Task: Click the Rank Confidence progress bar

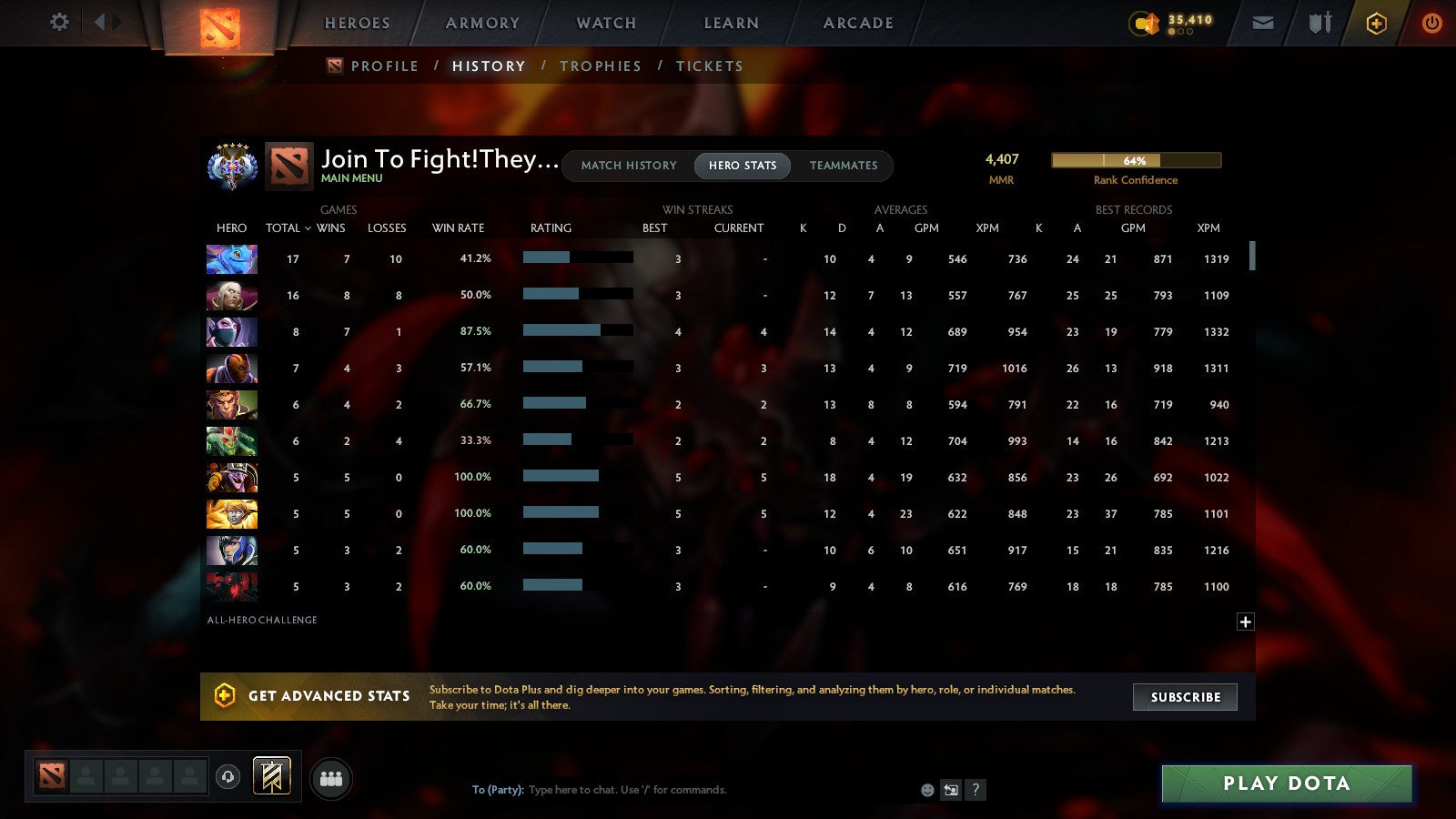Action: pyautogui.click(x=1136, y=160)
